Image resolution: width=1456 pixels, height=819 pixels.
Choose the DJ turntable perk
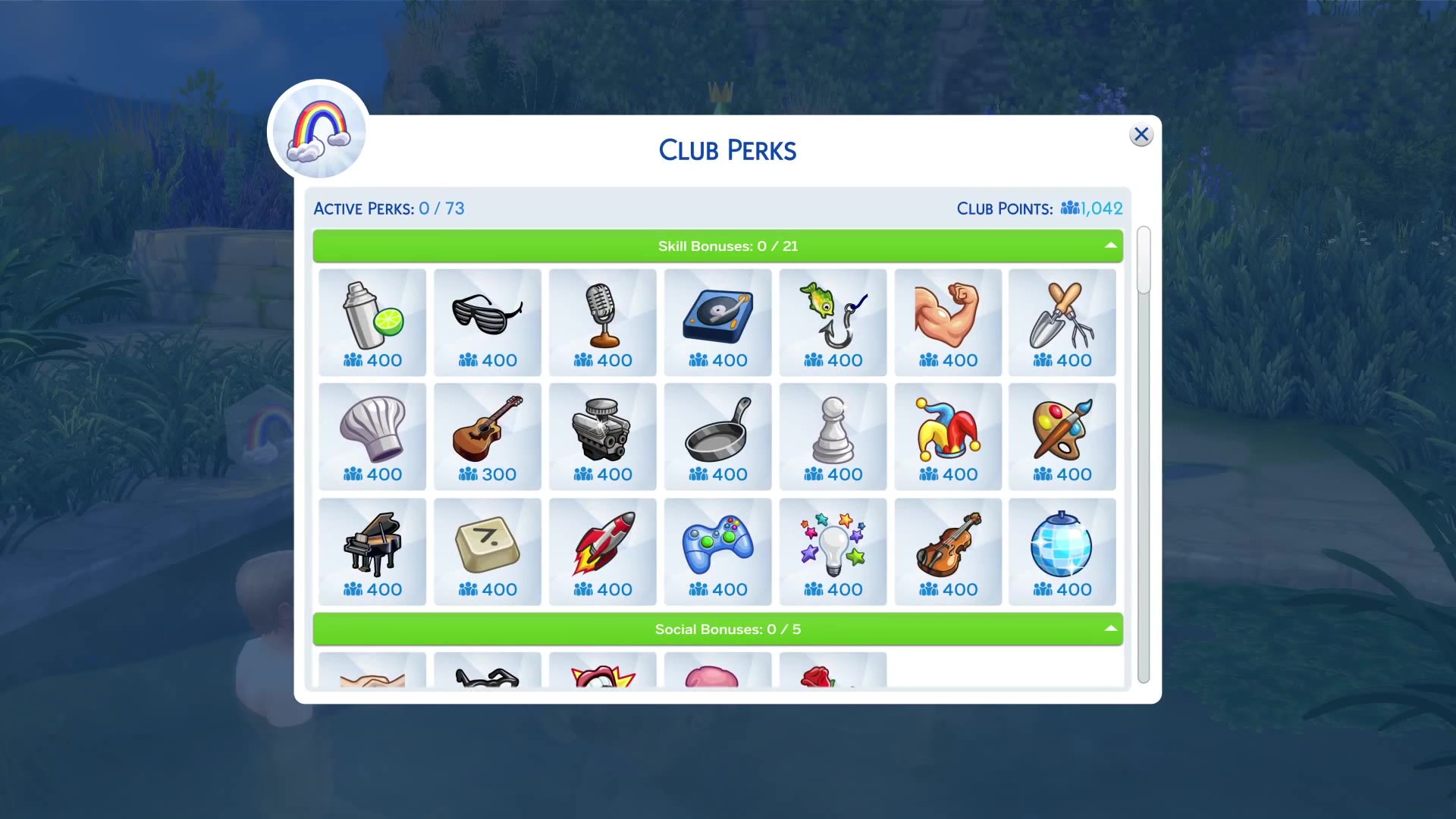pyautogui.click(x=718, y=322)
